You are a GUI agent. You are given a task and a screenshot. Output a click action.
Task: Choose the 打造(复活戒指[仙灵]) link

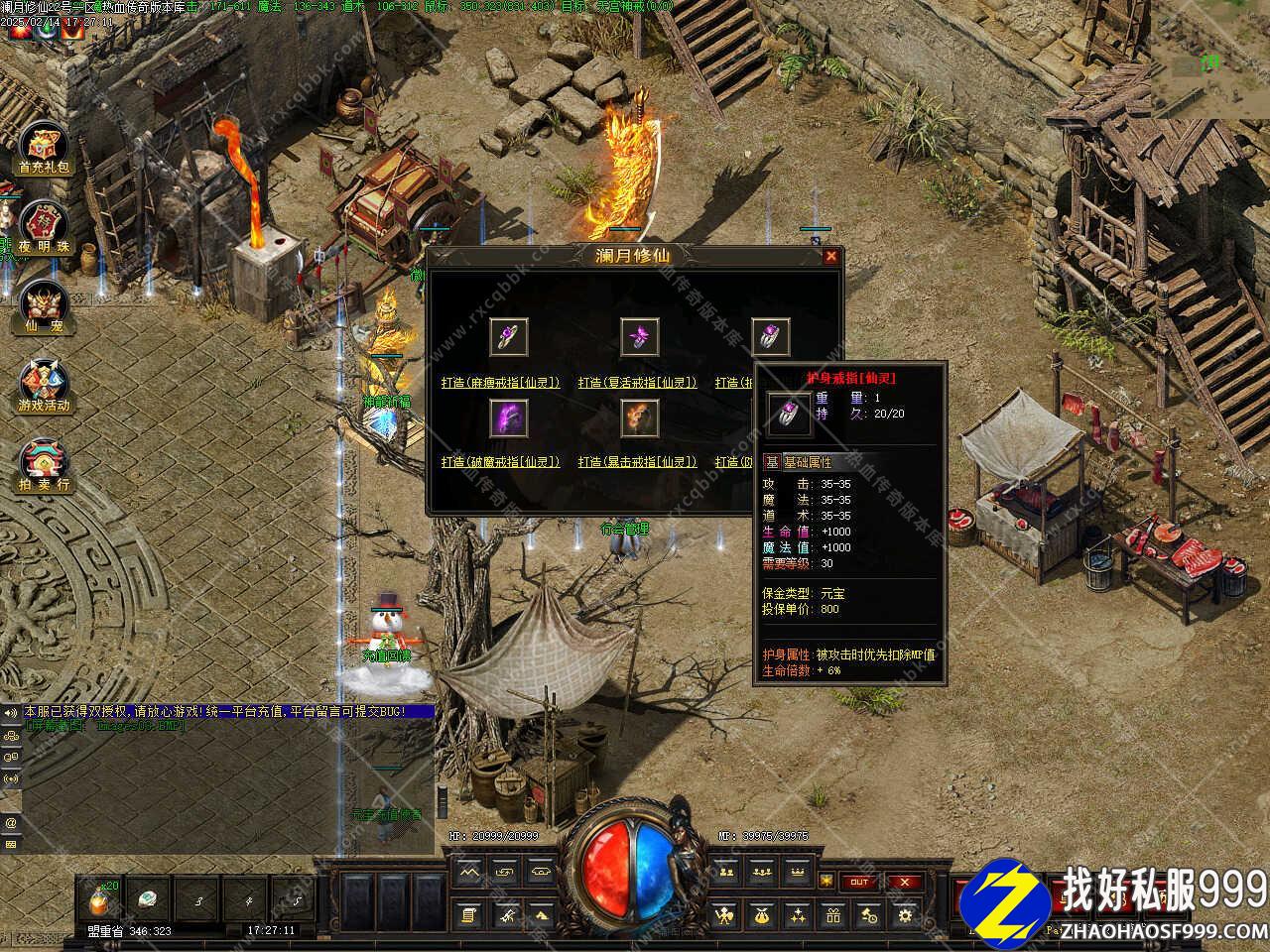click(x=638, y=382)
